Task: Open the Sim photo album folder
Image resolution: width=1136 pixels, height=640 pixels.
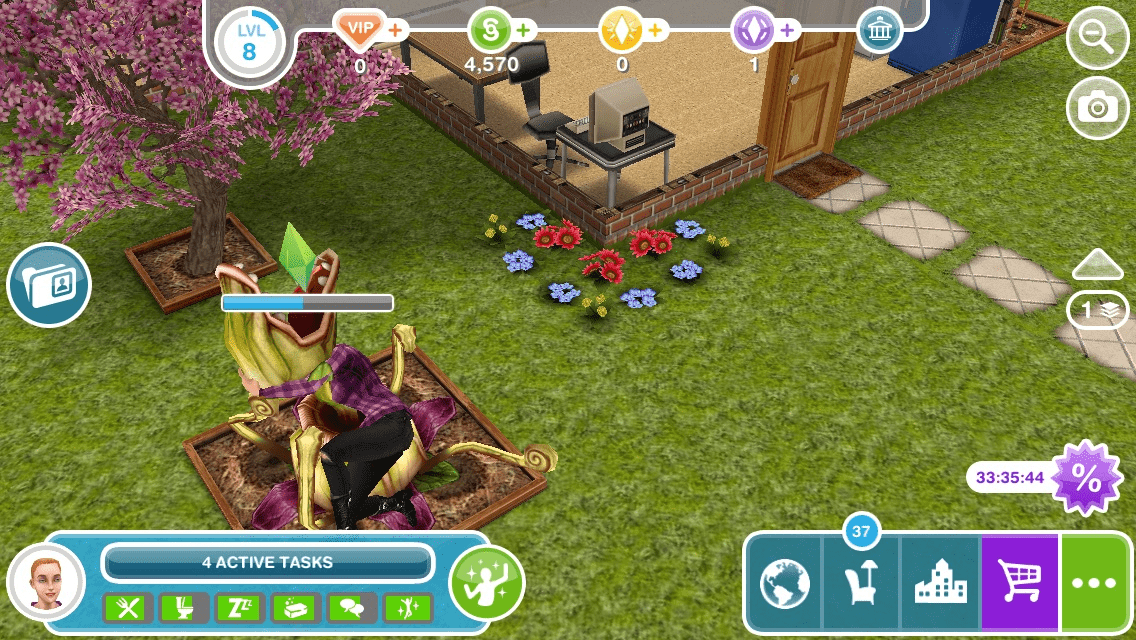Action: (x=49, y=285)
